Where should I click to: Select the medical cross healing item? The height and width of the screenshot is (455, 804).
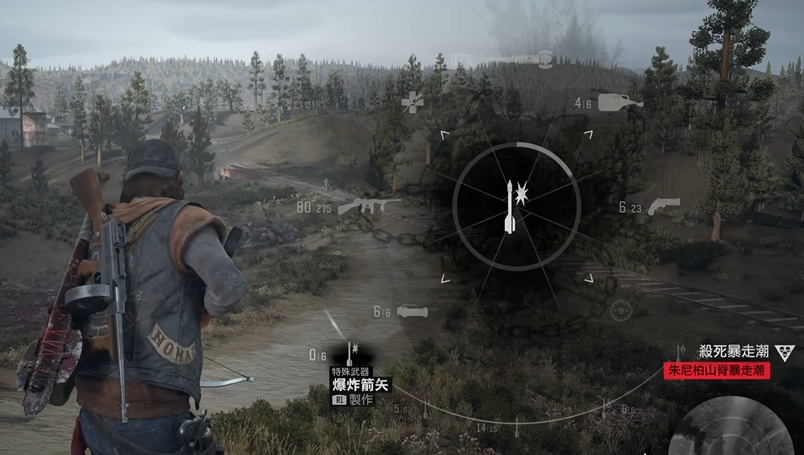coord(412,101)
